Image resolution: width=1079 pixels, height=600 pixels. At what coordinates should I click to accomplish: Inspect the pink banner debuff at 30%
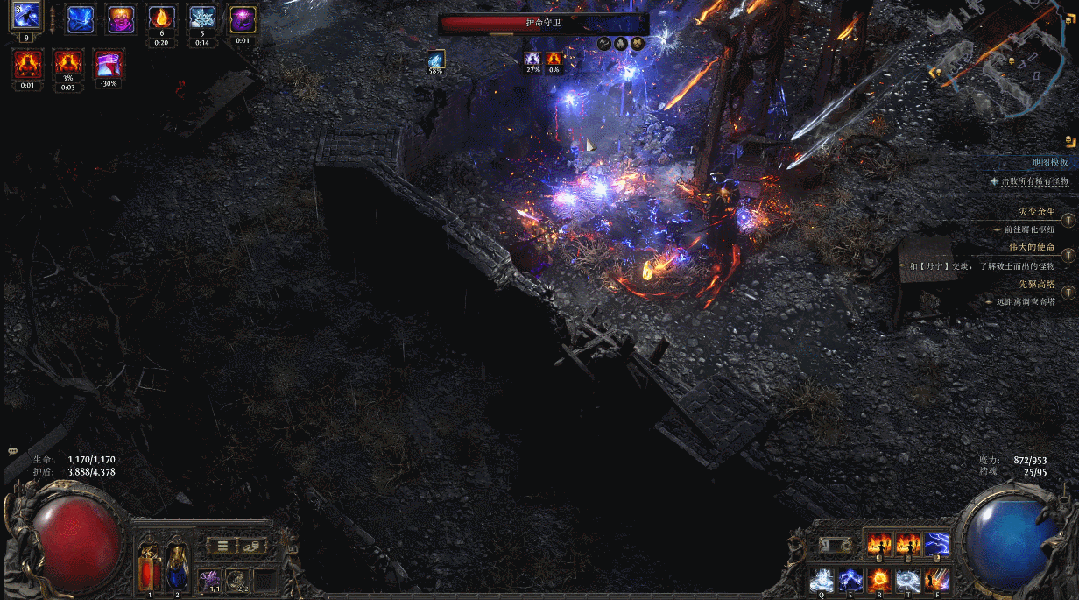click(108, 64)
